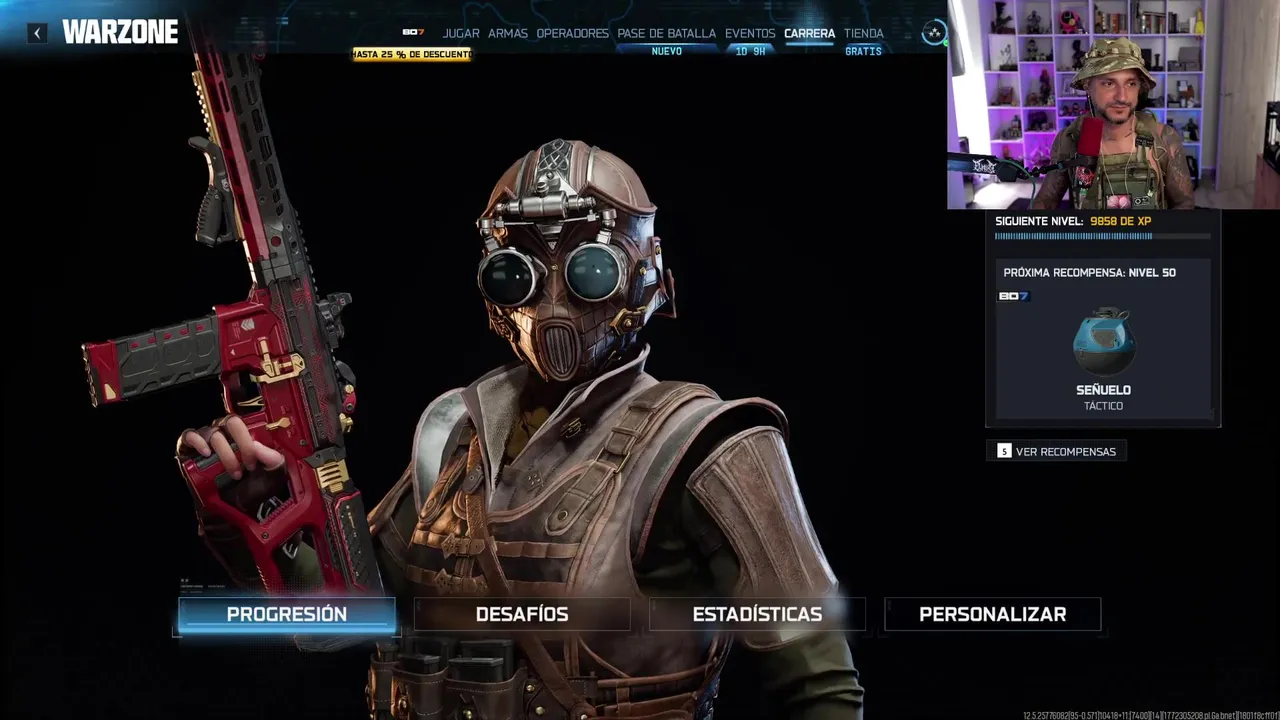
Task: Visit the TIENDA tab
Action: 864,33
